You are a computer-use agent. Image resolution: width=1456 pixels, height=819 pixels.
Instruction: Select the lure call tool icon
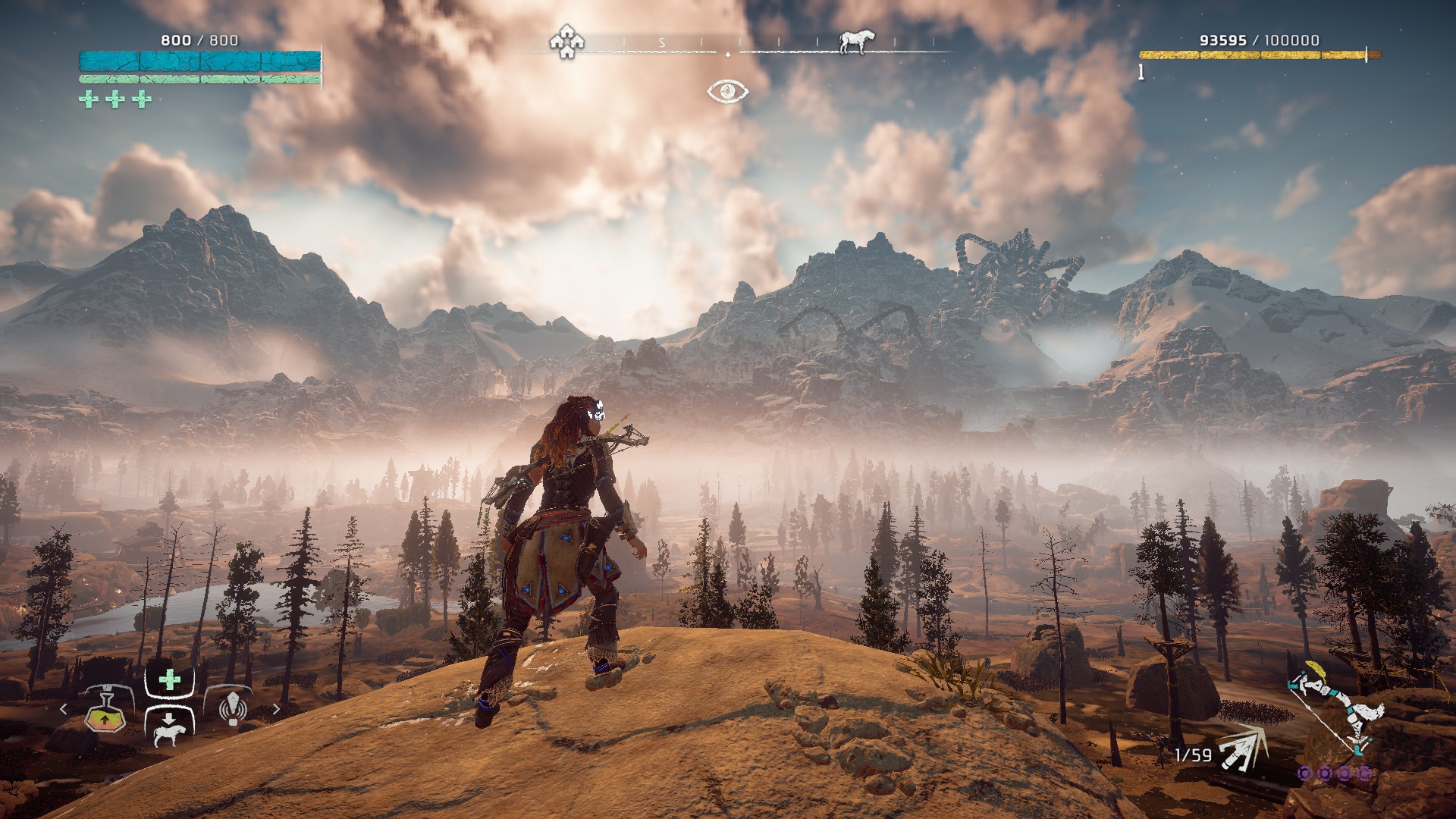pyautogui.click(x=234, y=707)
